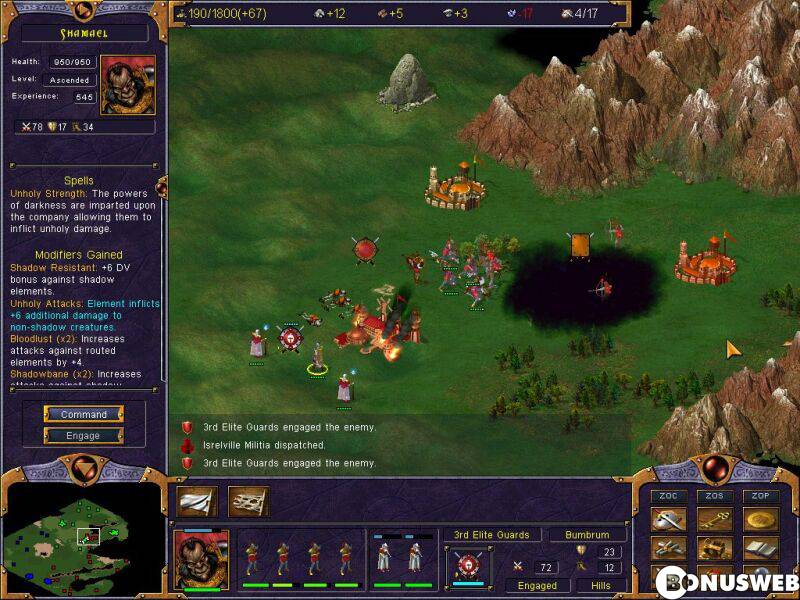The width and height of the screenshot is (800, 600).
Task: Click the tattered banner icon button
Action: tap(248, 501)
